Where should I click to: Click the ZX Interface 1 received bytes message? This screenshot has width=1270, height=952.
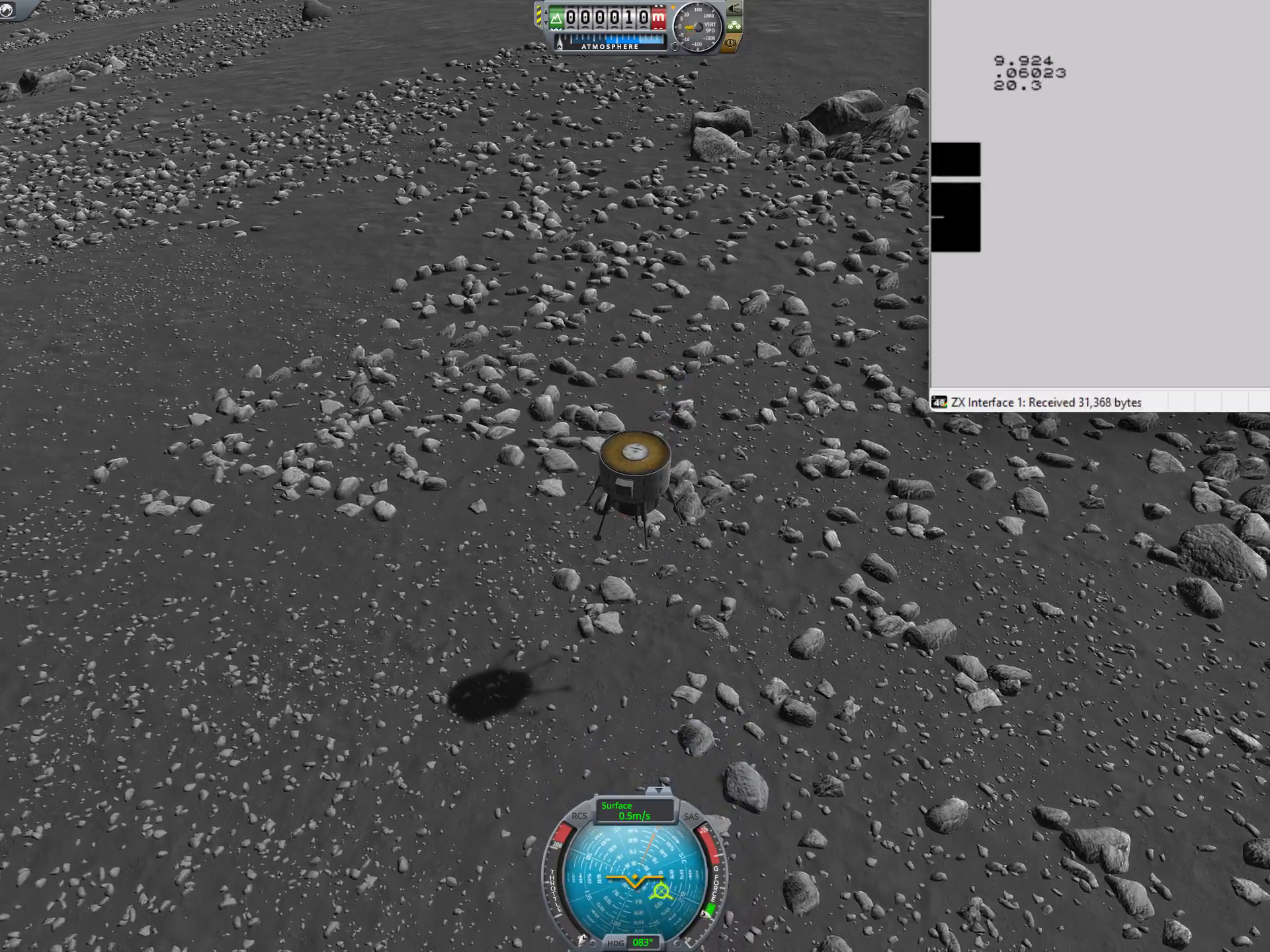[1045, 402]
